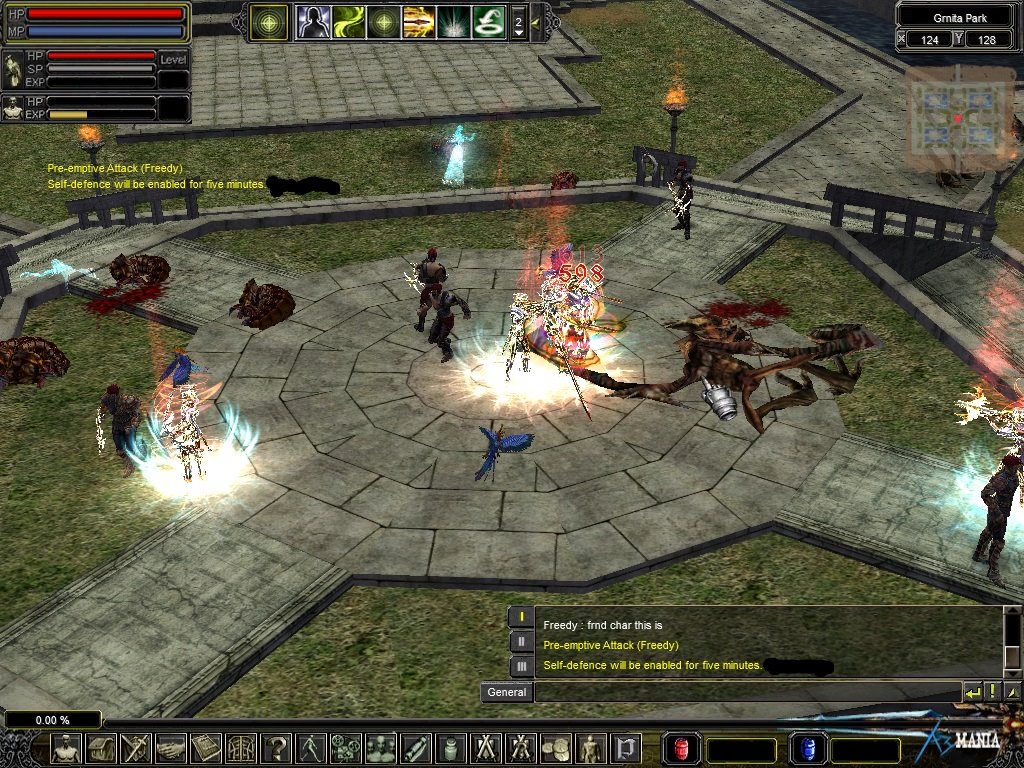Switch to chat tab III
Screen dimensions: 1024x768
pyautogui.click(x=521, y=666)
